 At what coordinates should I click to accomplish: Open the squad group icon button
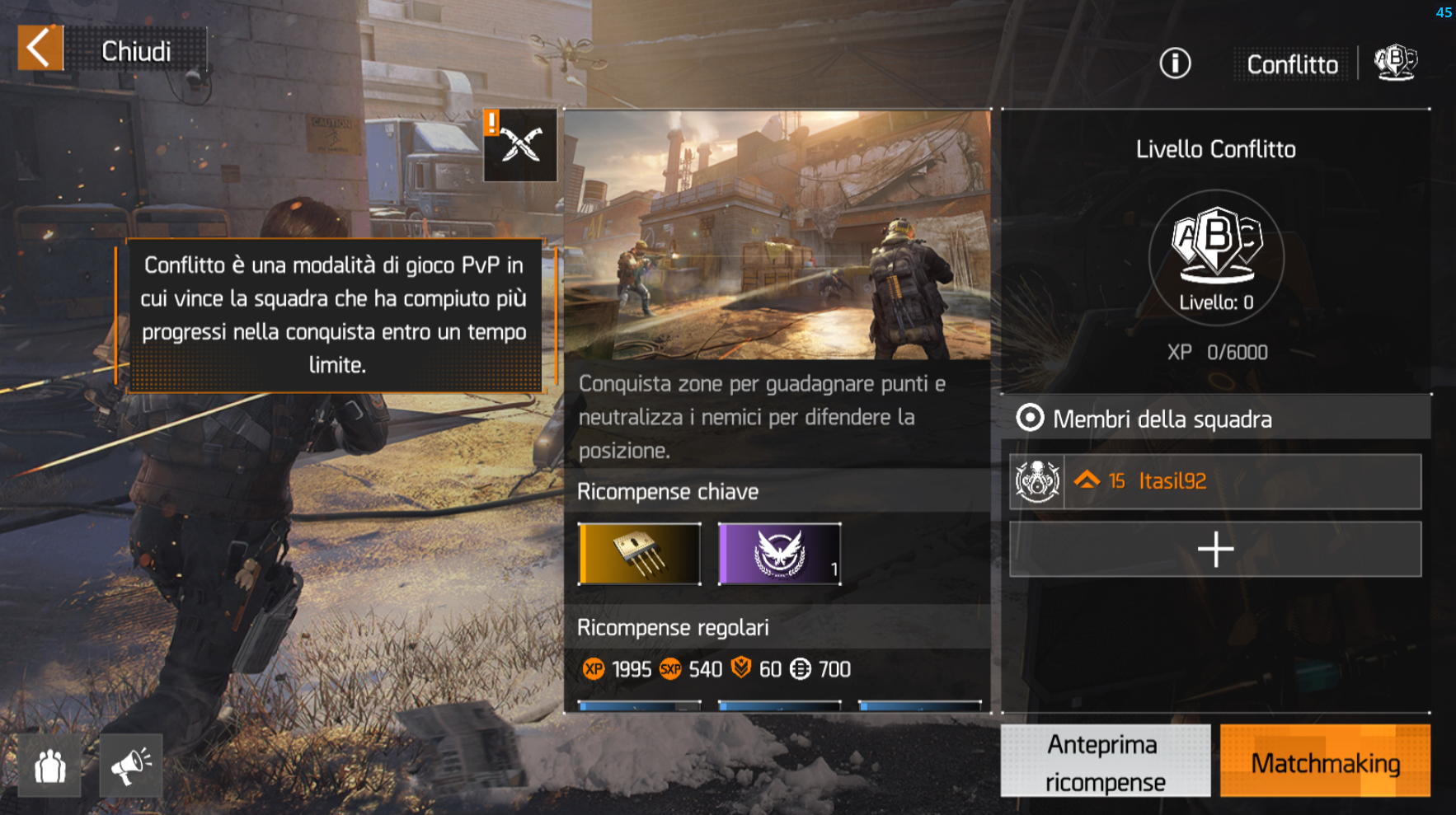tap(49, 766)
